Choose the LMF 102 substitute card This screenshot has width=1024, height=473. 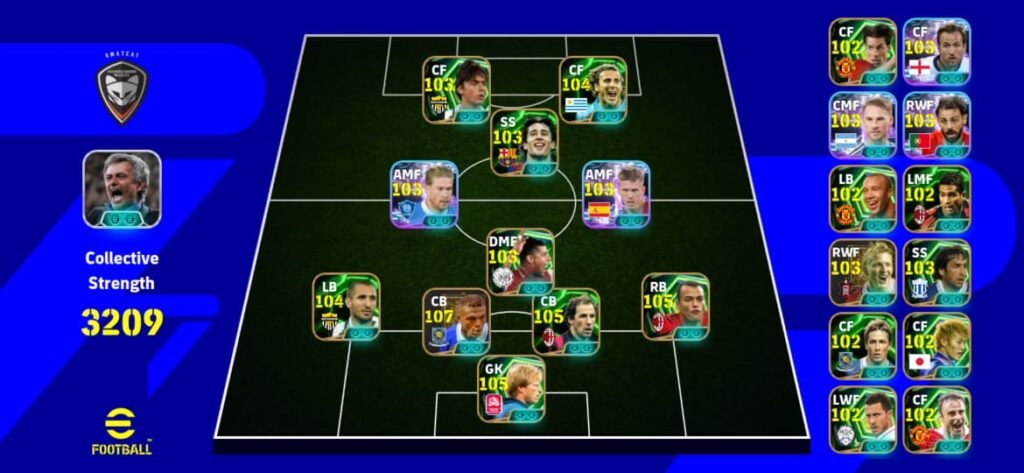(936, 199)
